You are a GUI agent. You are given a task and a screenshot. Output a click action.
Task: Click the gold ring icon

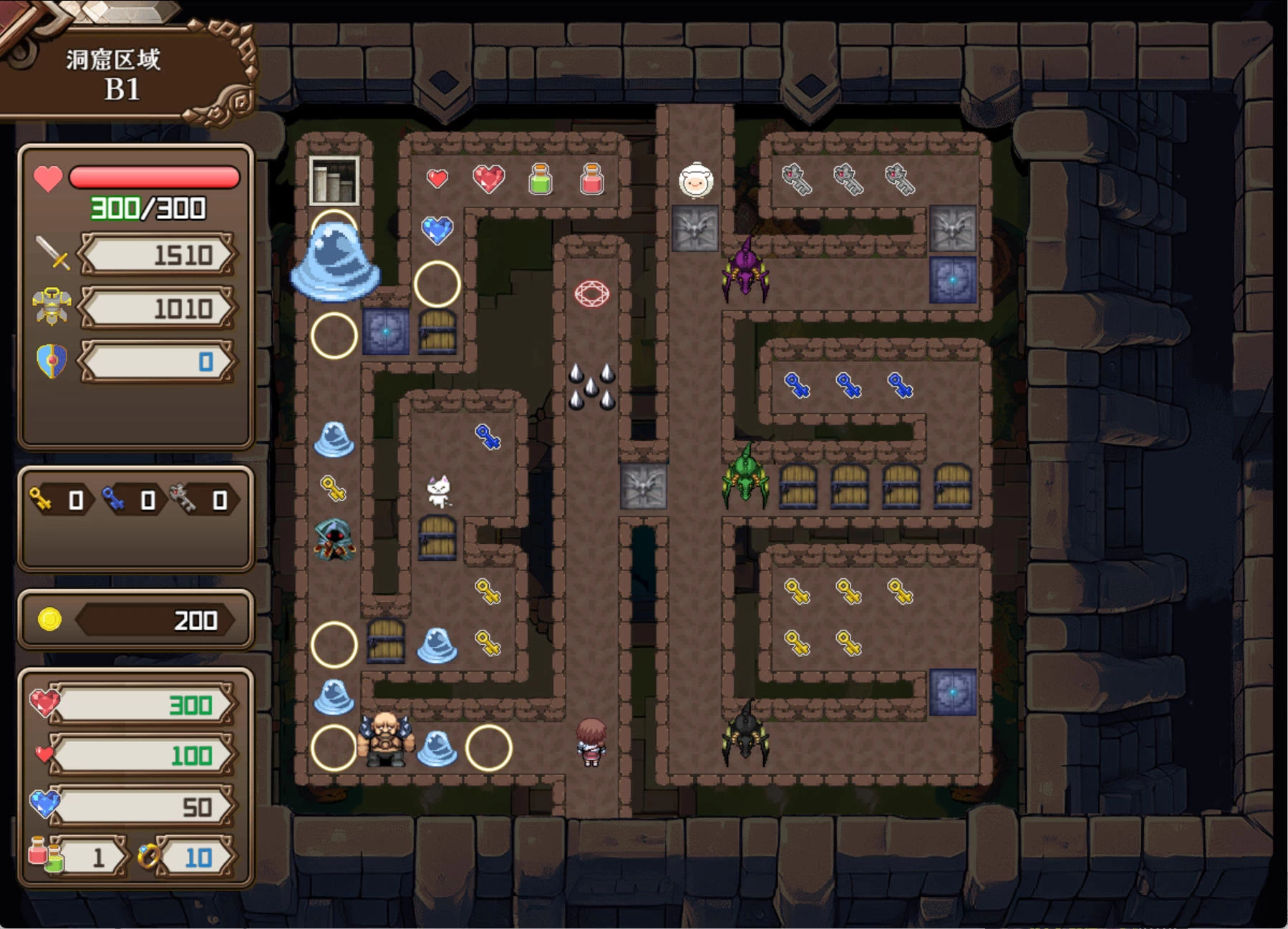pos(149,856)
